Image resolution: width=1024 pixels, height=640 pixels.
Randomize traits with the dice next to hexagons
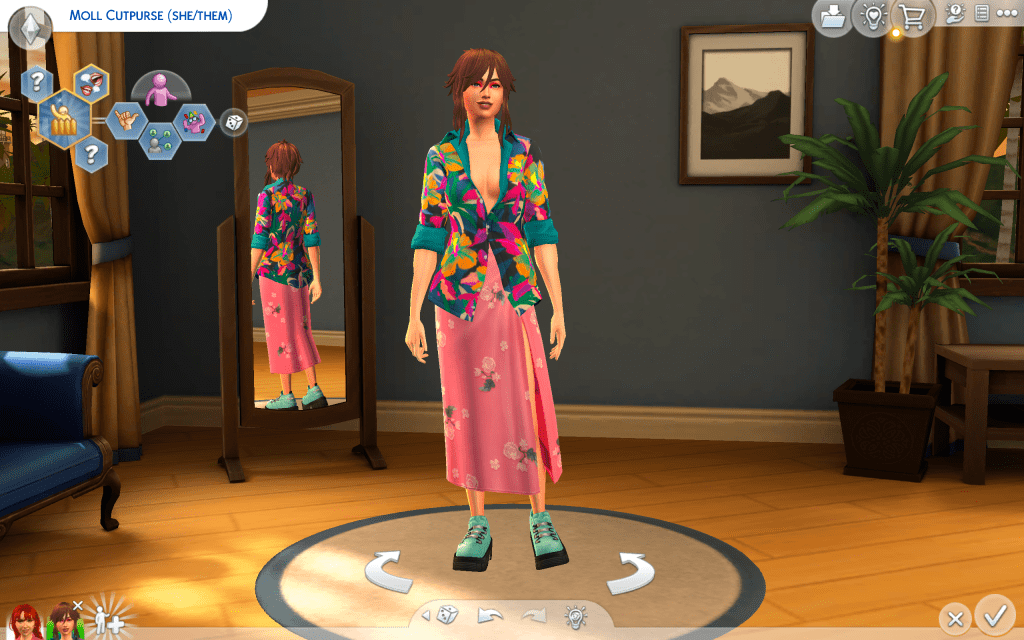coord(233,122)
